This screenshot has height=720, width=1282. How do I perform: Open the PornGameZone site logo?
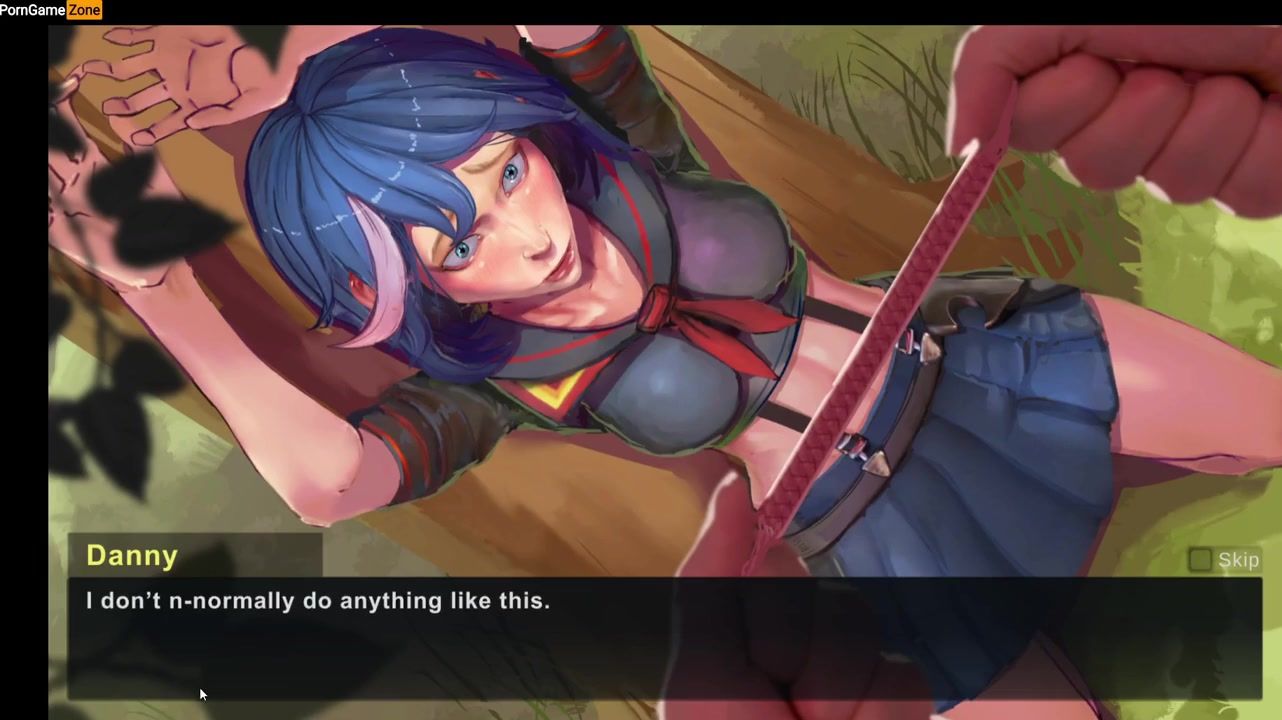pyautogui.click(x=51, y=11)
